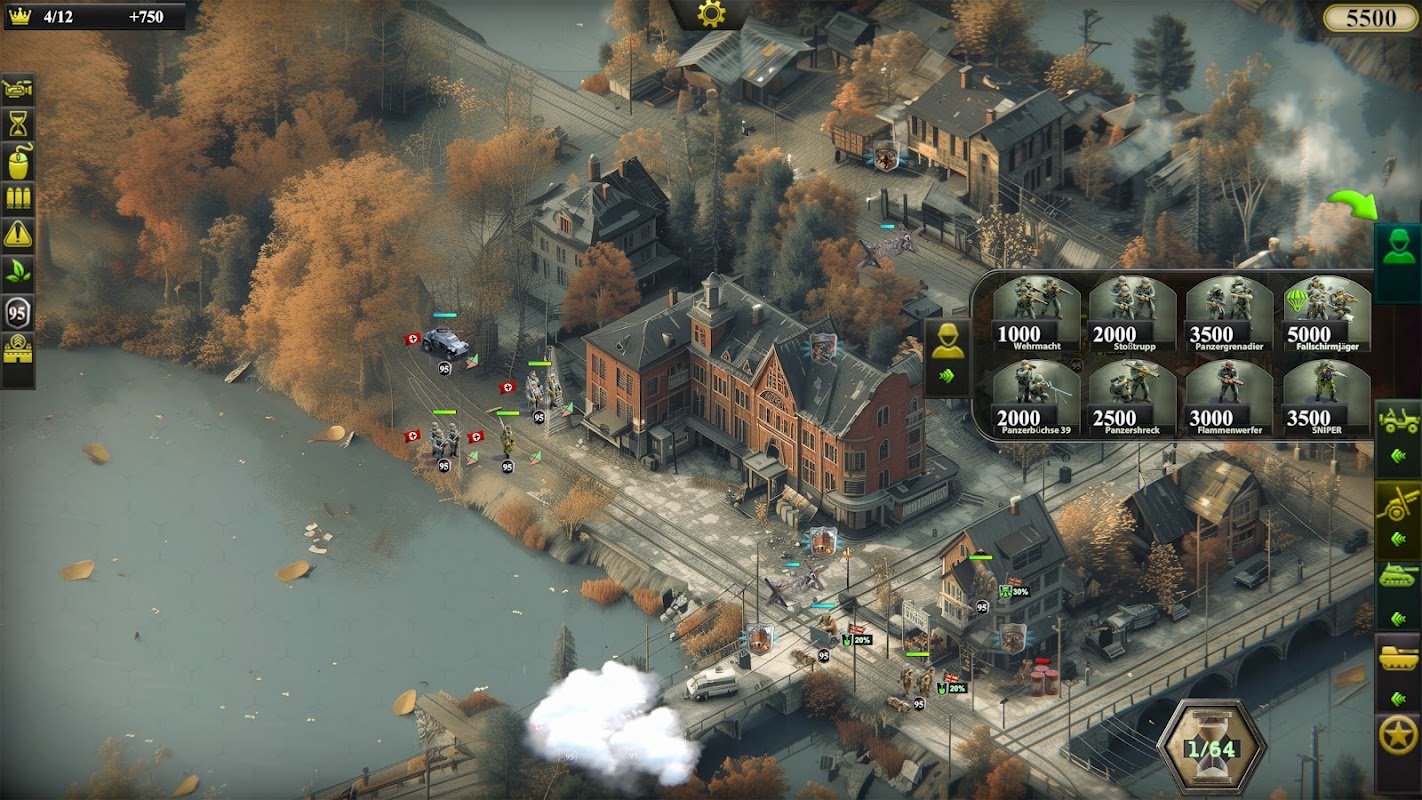1422x800 pixels.
Task: Open the mouse controls icon
Action: (x=18, y=161)
